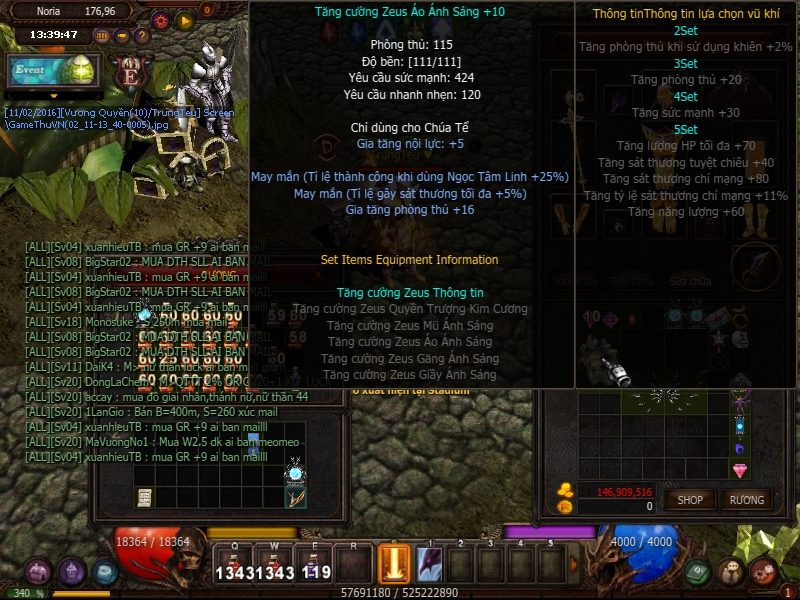Use the potion in the W slot

click(x=275, y=565)
